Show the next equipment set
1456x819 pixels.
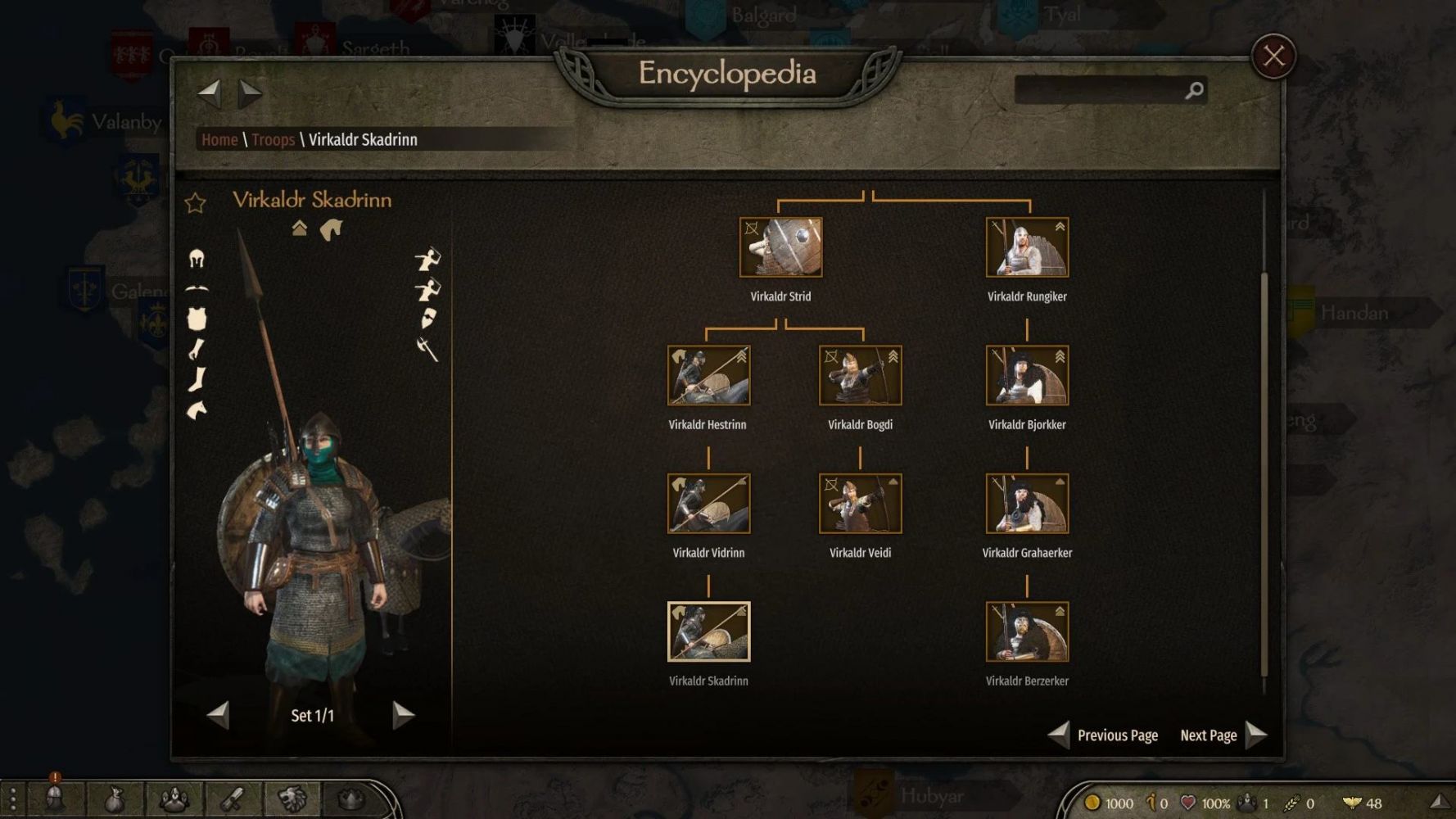(x=403, y=715)
